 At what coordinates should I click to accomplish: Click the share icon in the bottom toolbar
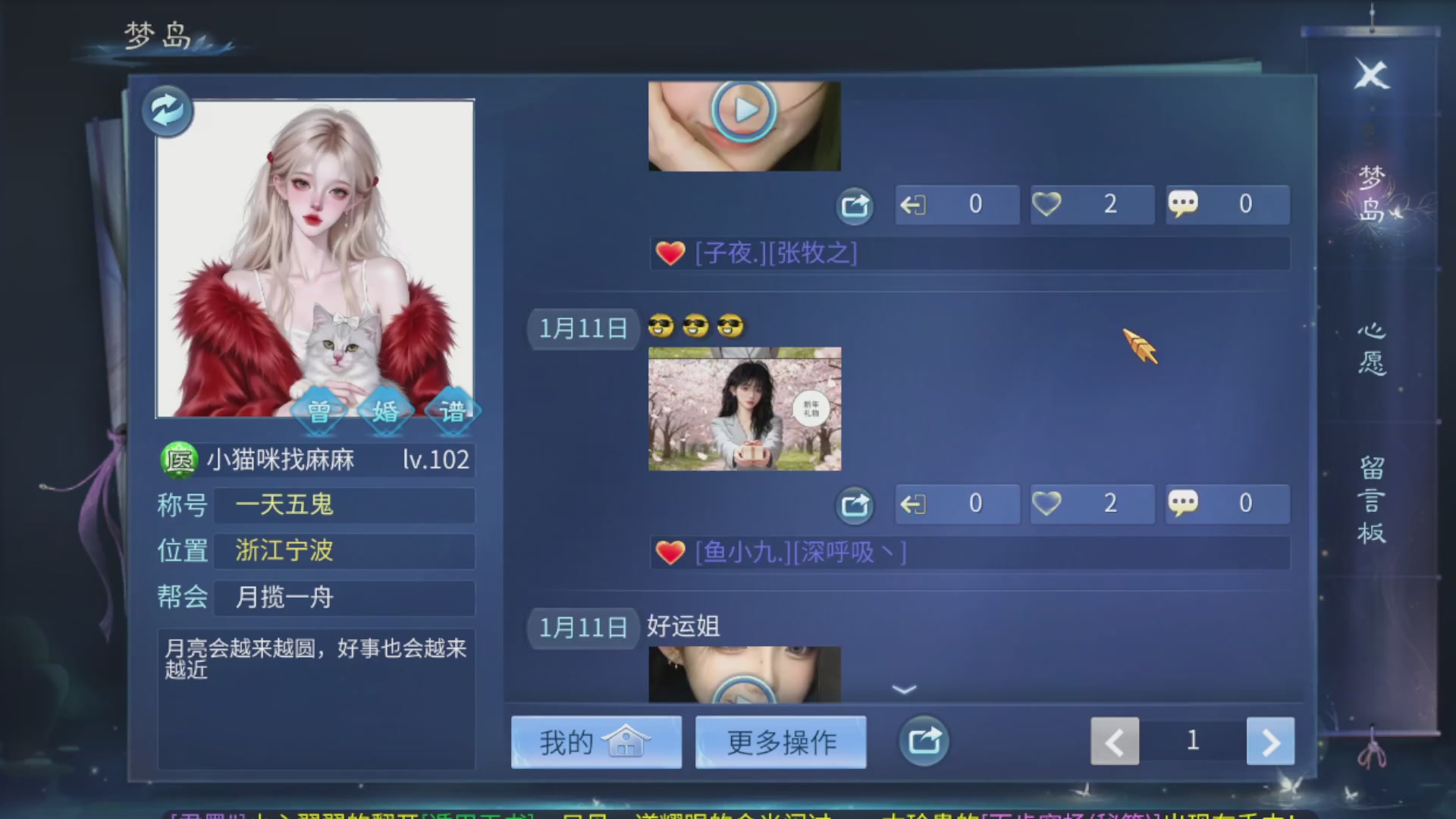(923, 742)
